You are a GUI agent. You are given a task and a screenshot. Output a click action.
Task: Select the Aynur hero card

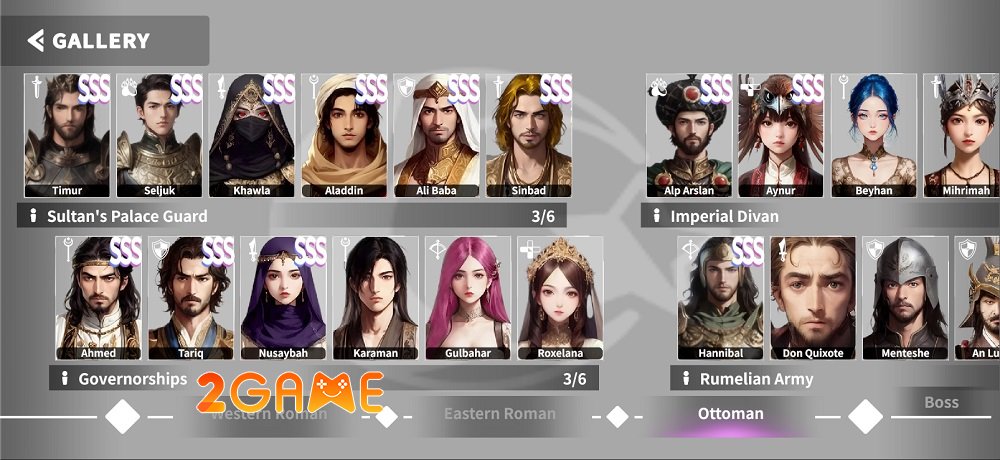(x=780, y=135)
